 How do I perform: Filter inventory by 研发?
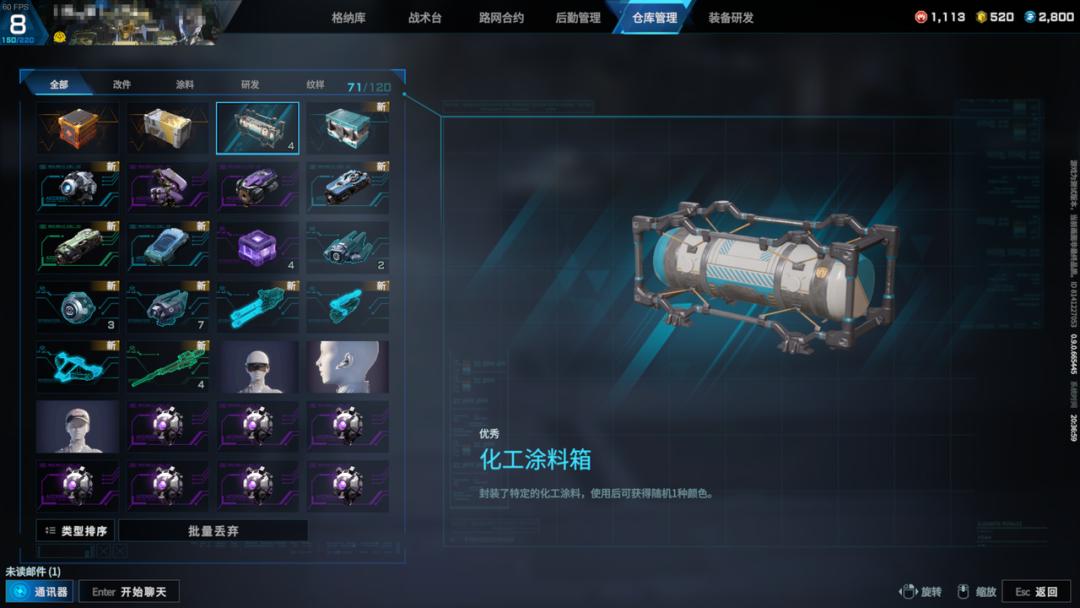(x=250, y=85)
